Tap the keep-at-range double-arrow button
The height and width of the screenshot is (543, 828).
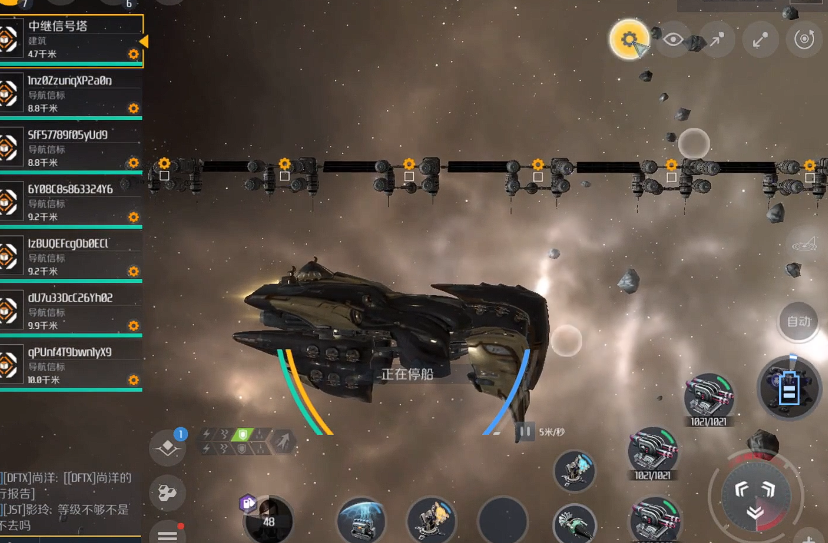tap(761, 40)
